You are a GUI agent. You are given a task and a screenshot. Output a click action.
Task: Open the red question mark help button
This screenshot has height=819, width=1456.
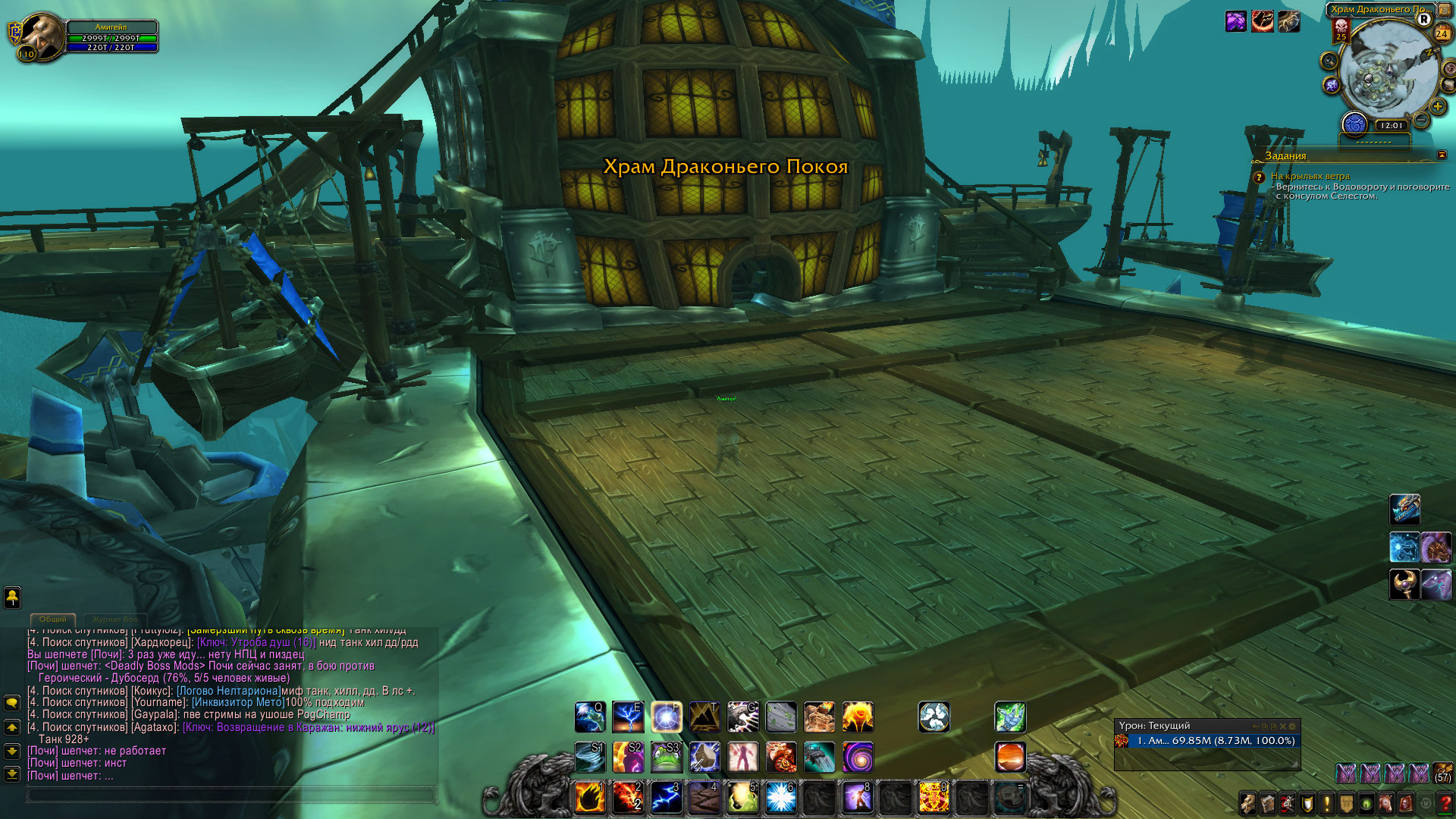point(1445,803)
